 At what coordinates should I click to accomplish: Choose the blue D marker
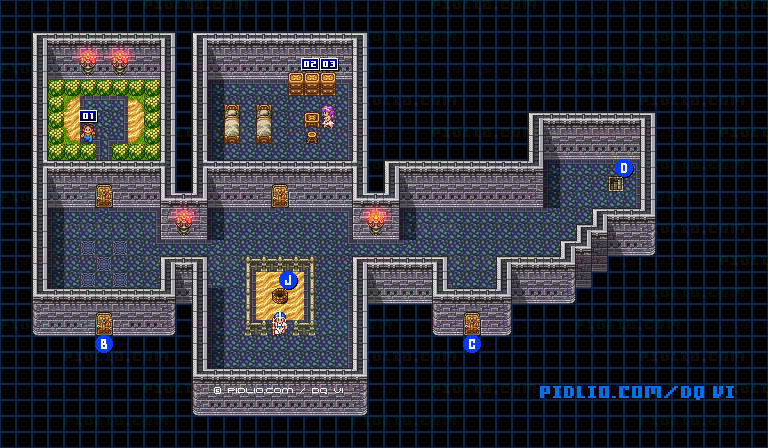point(624,168)
